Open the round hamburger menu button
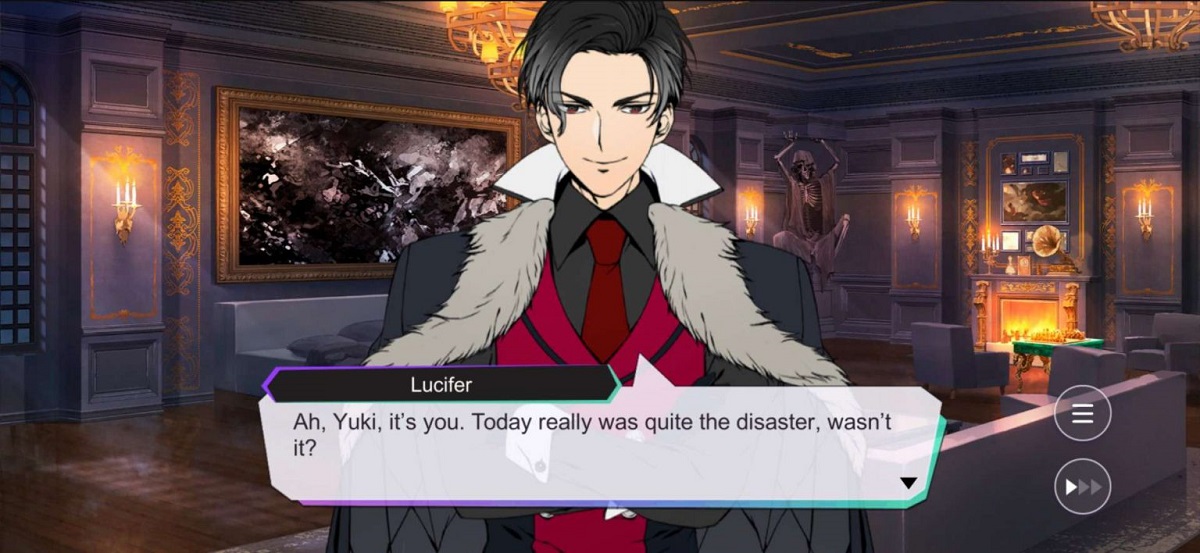 click(1082, 415)
